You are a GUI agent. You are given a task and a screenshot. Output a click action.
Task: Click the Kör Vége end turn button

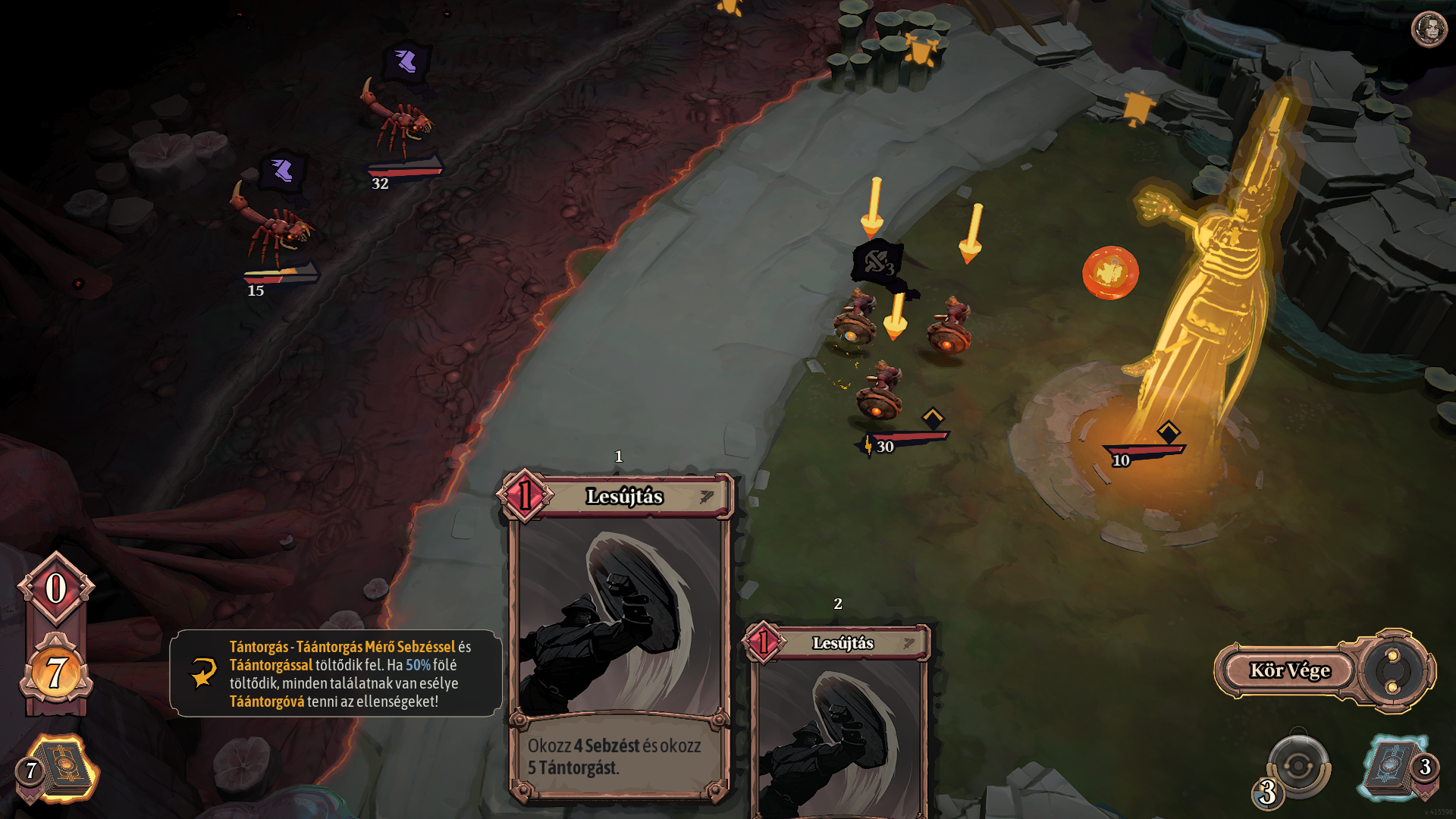(x=1289, y=670)
